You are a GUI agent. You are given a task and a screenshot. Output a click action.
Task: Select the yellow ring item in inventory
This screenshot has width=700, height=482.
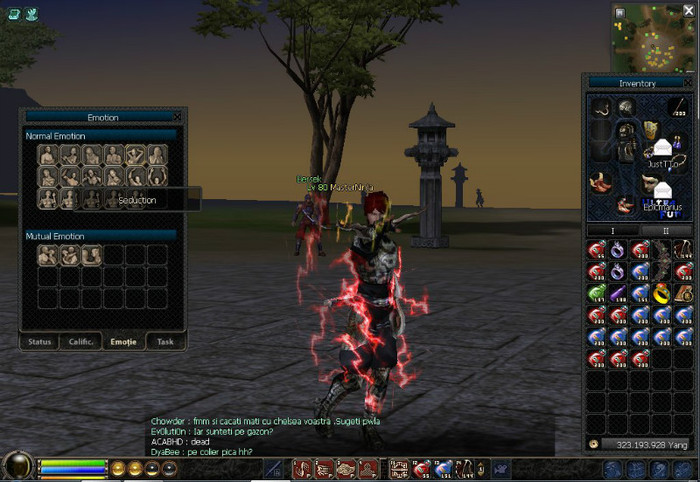tap(662, 293)
